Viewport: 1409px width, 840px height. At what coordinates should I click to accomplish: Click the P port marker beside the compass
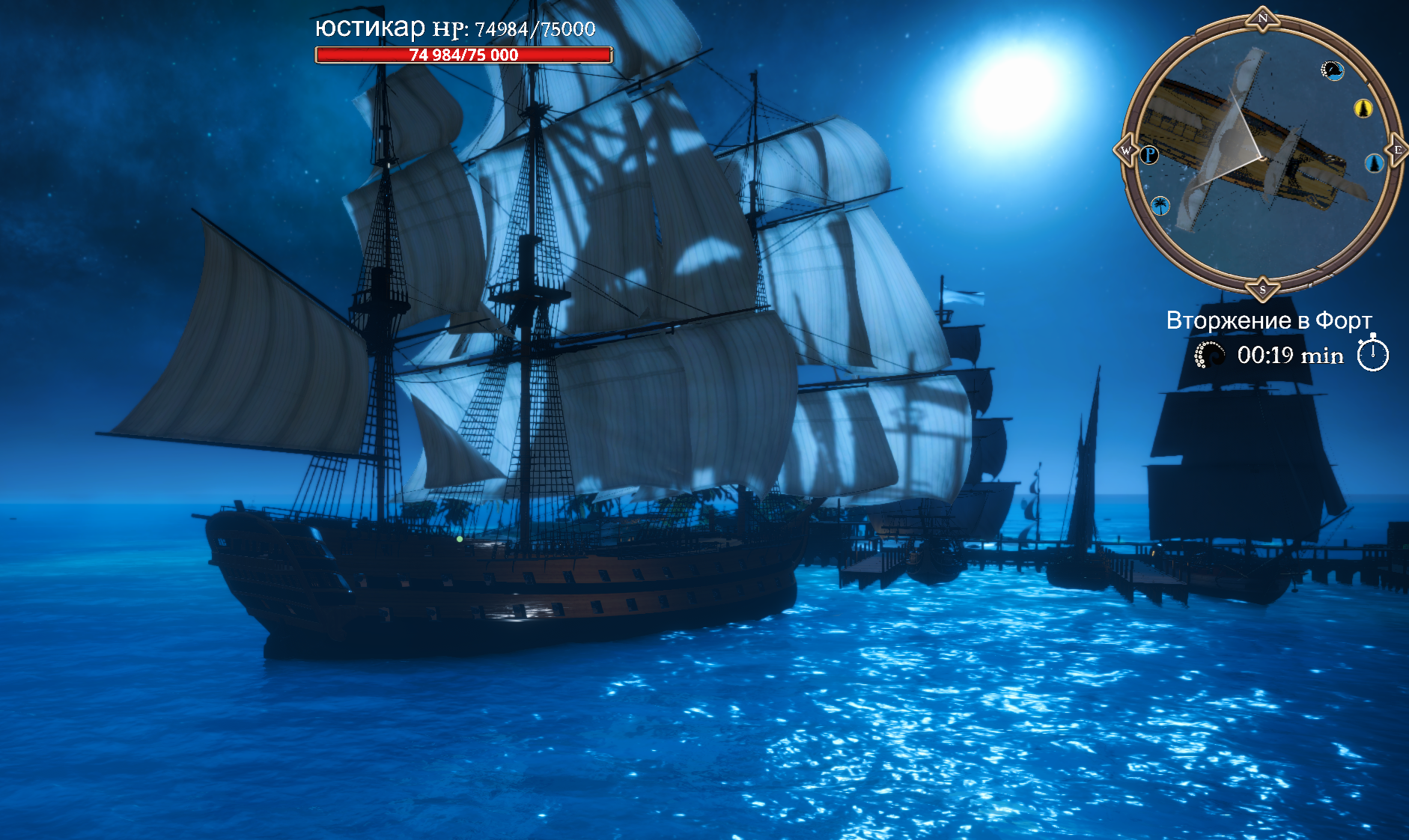(1148, 153)
